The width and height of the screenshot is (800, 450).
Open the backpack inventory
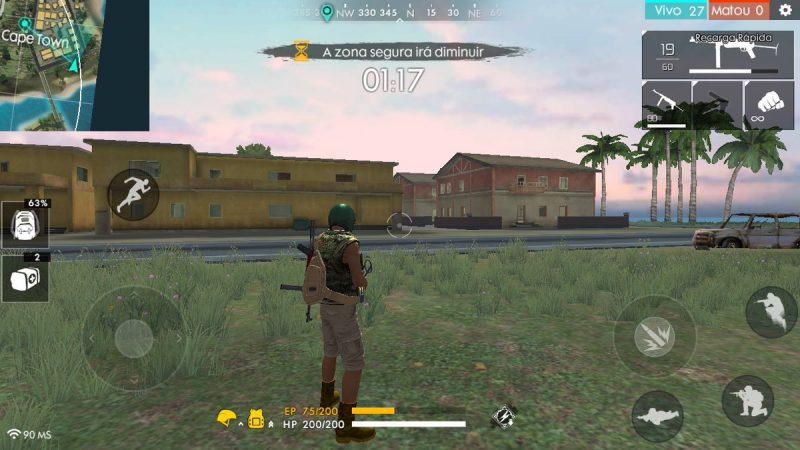click(x=24, y=227)
